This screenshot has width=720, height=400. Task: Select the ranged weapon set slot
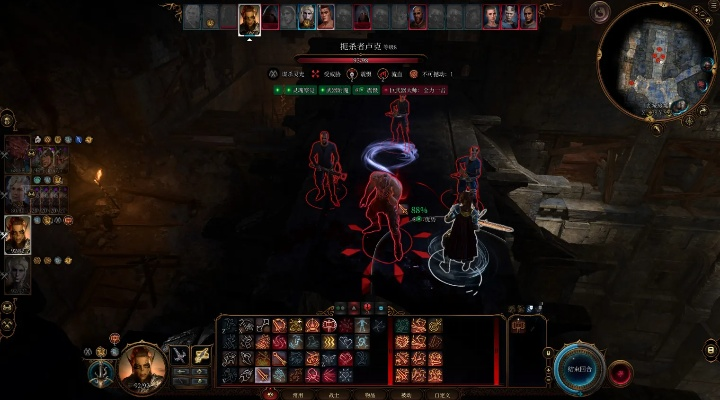click(x=202, y=354)
